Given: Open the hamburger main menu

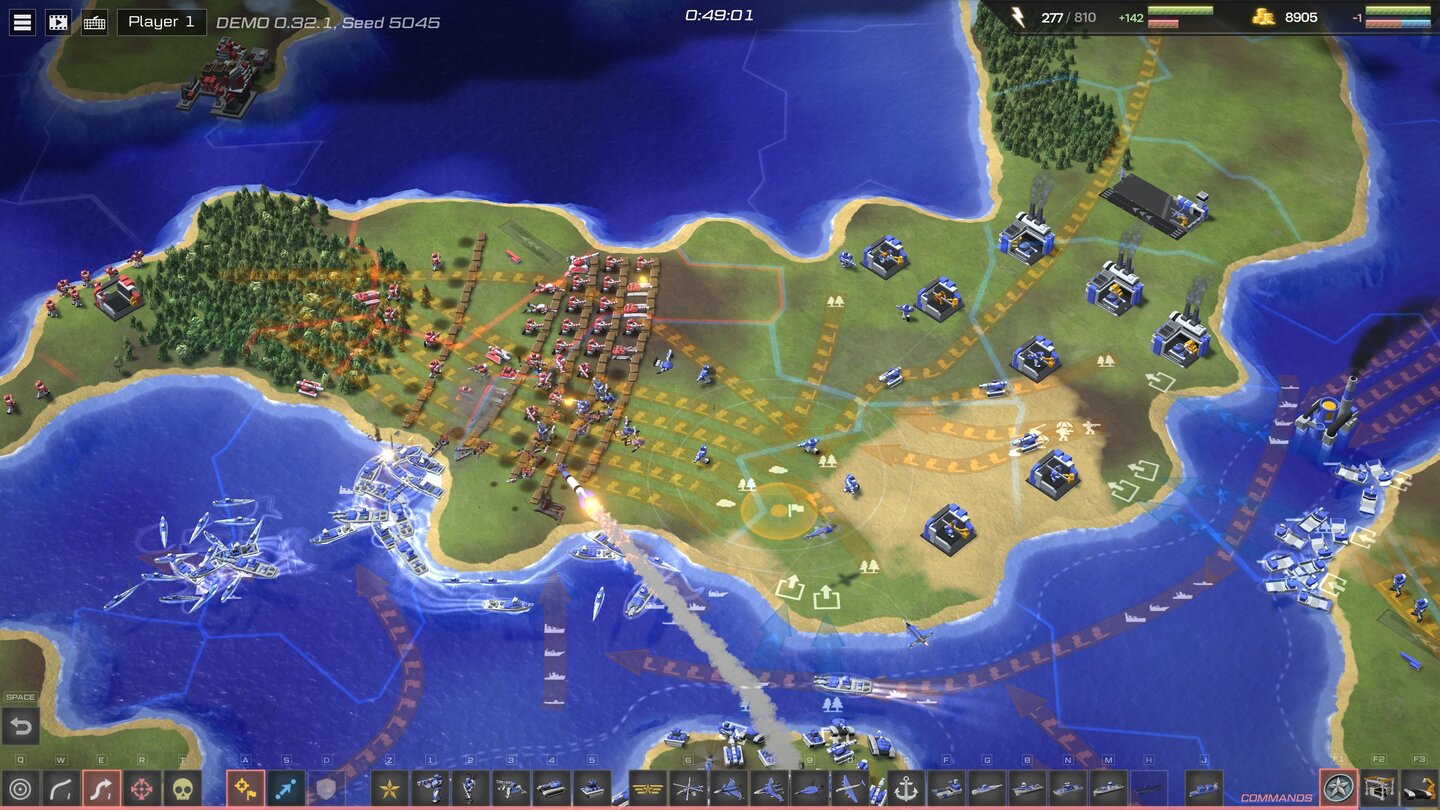Looking at the screenshot, I should 20,20.
